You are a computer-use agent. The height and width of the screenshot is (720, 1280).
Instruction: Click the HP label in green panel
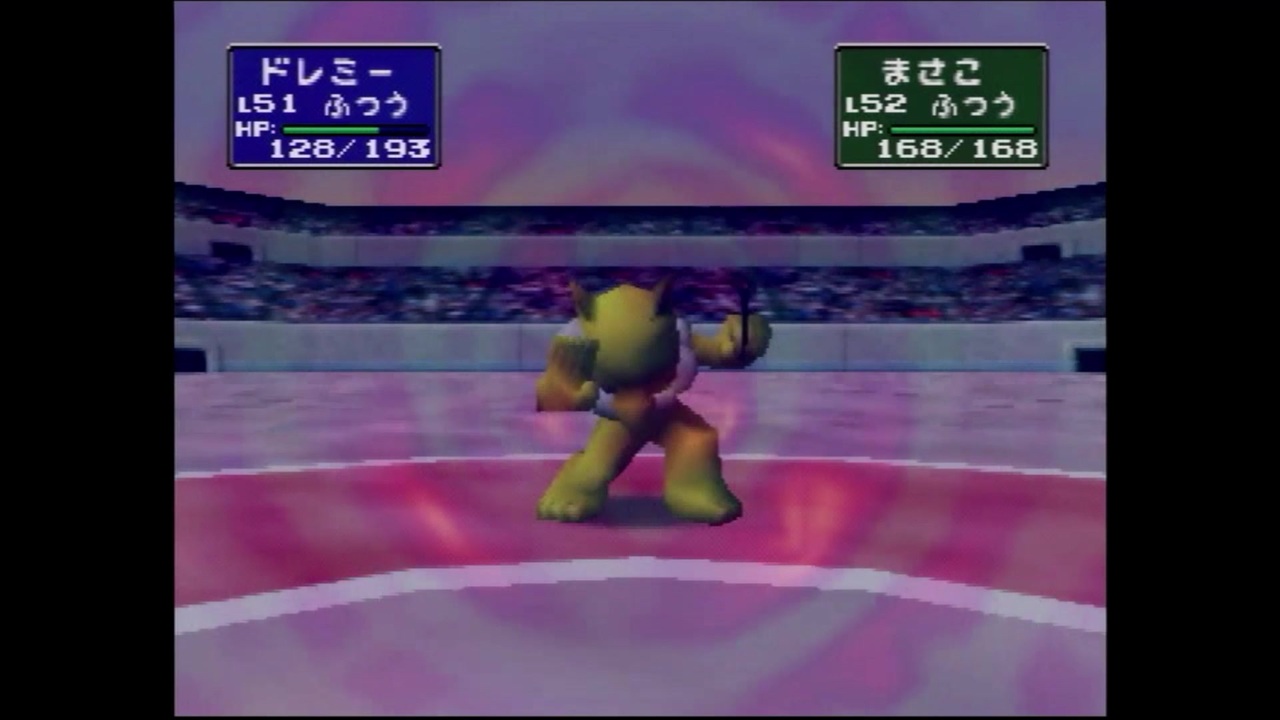[861, 130]
